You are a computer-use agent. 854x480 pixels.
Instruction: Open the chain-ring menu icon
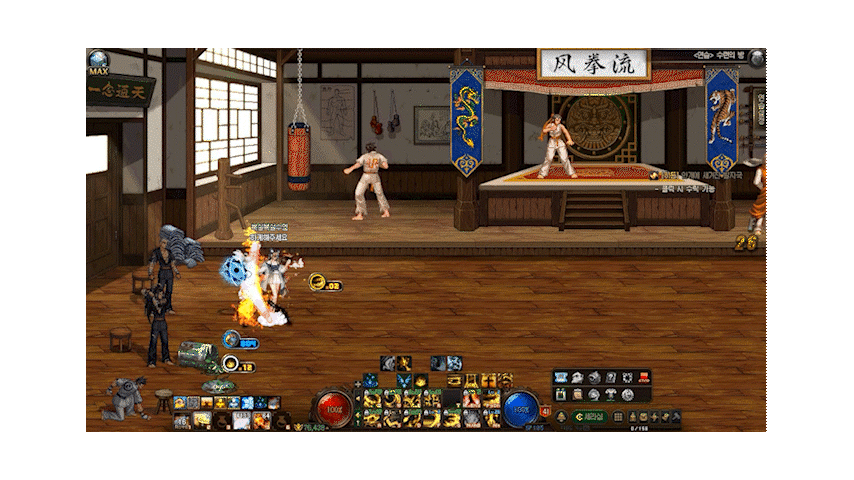coord(627,377)
